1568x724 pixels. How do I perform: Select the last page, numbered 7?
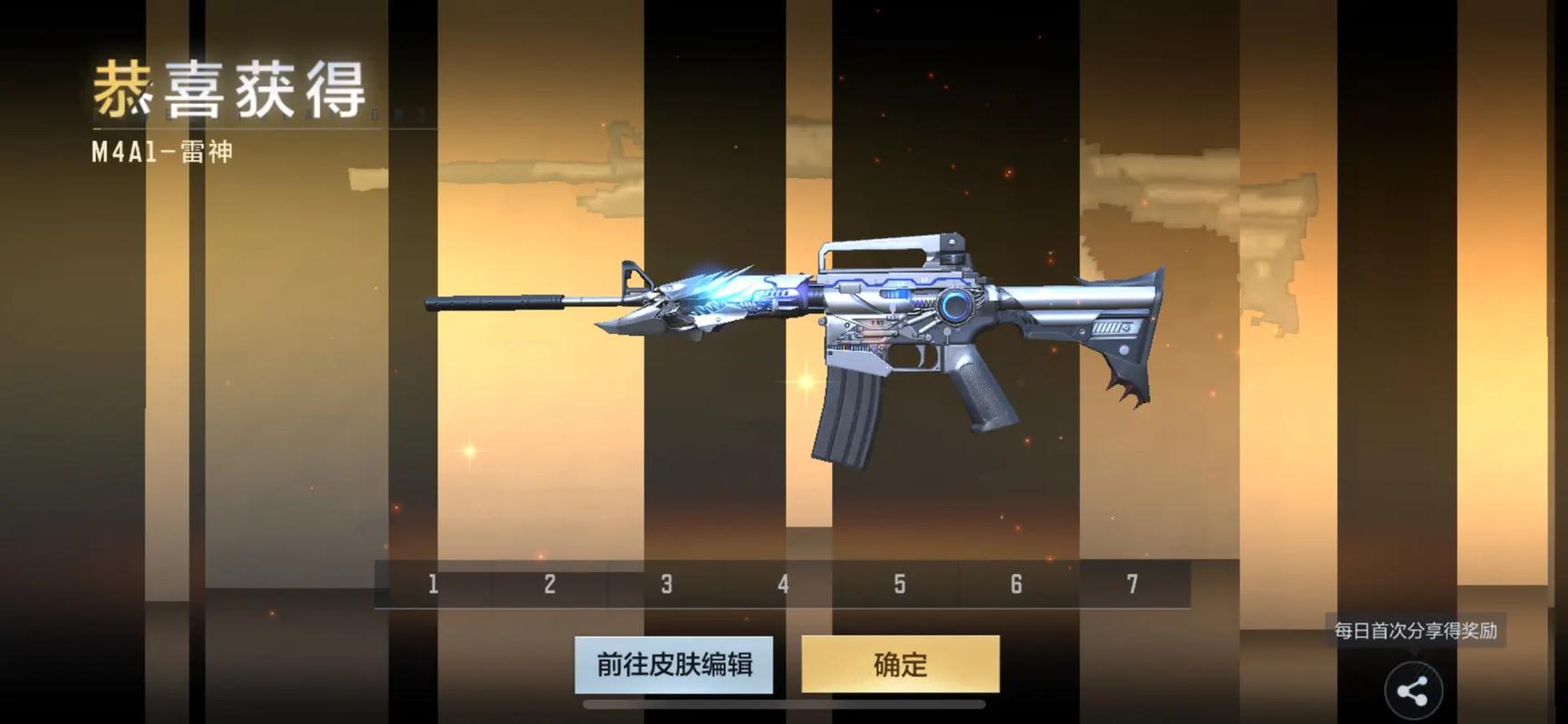(x=1133, y=585)
